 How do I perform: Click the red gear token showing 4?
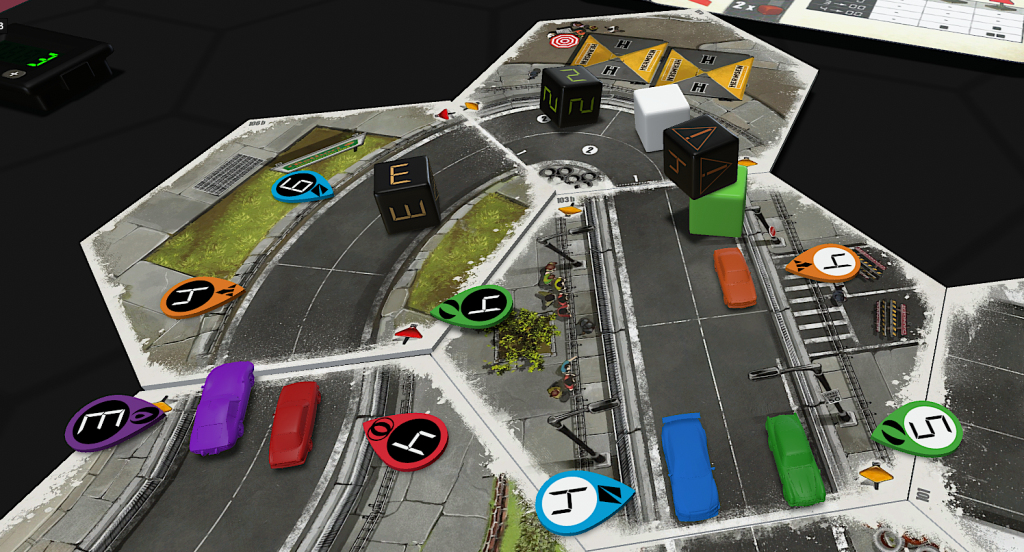[406, 439]
